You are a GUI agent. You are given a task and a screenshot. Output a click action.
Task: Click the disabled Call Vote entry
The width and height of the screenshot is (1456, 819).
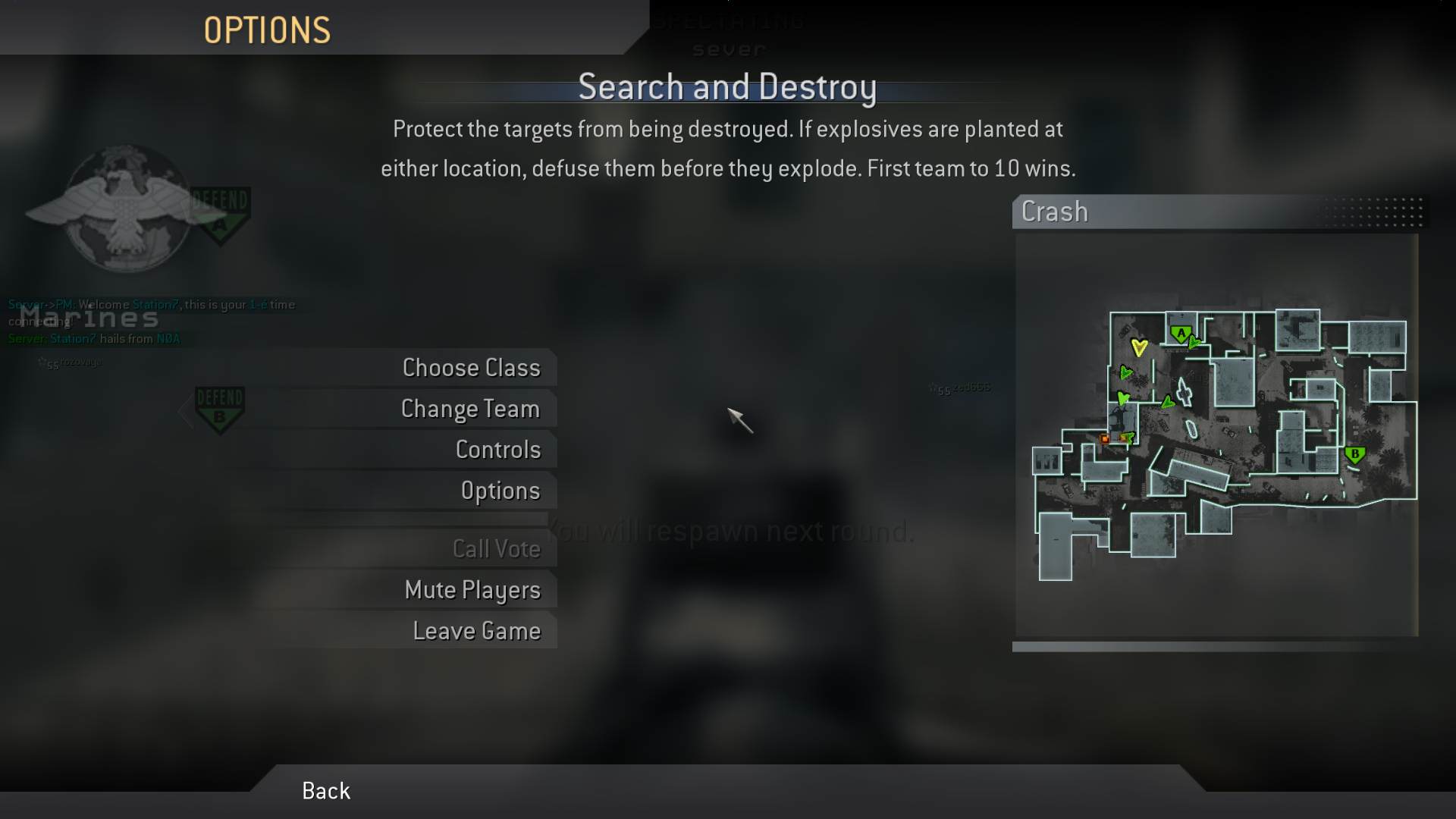[497, 548]
